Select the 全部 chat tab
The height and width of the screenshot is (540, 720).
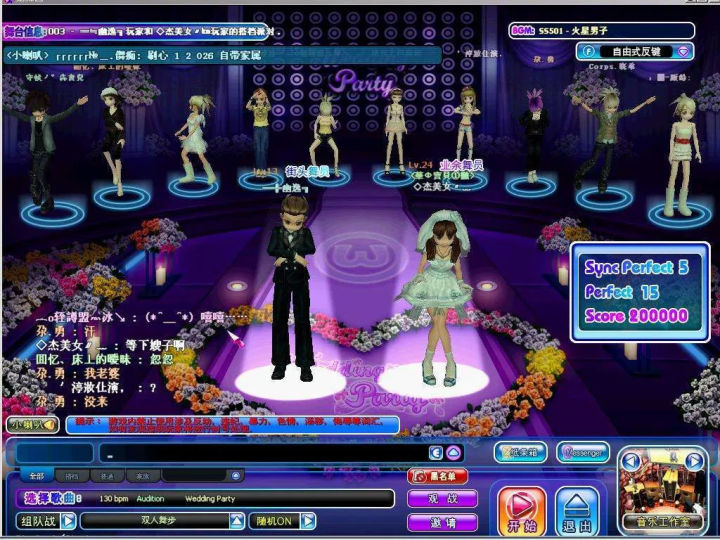[x=37, y=476]
